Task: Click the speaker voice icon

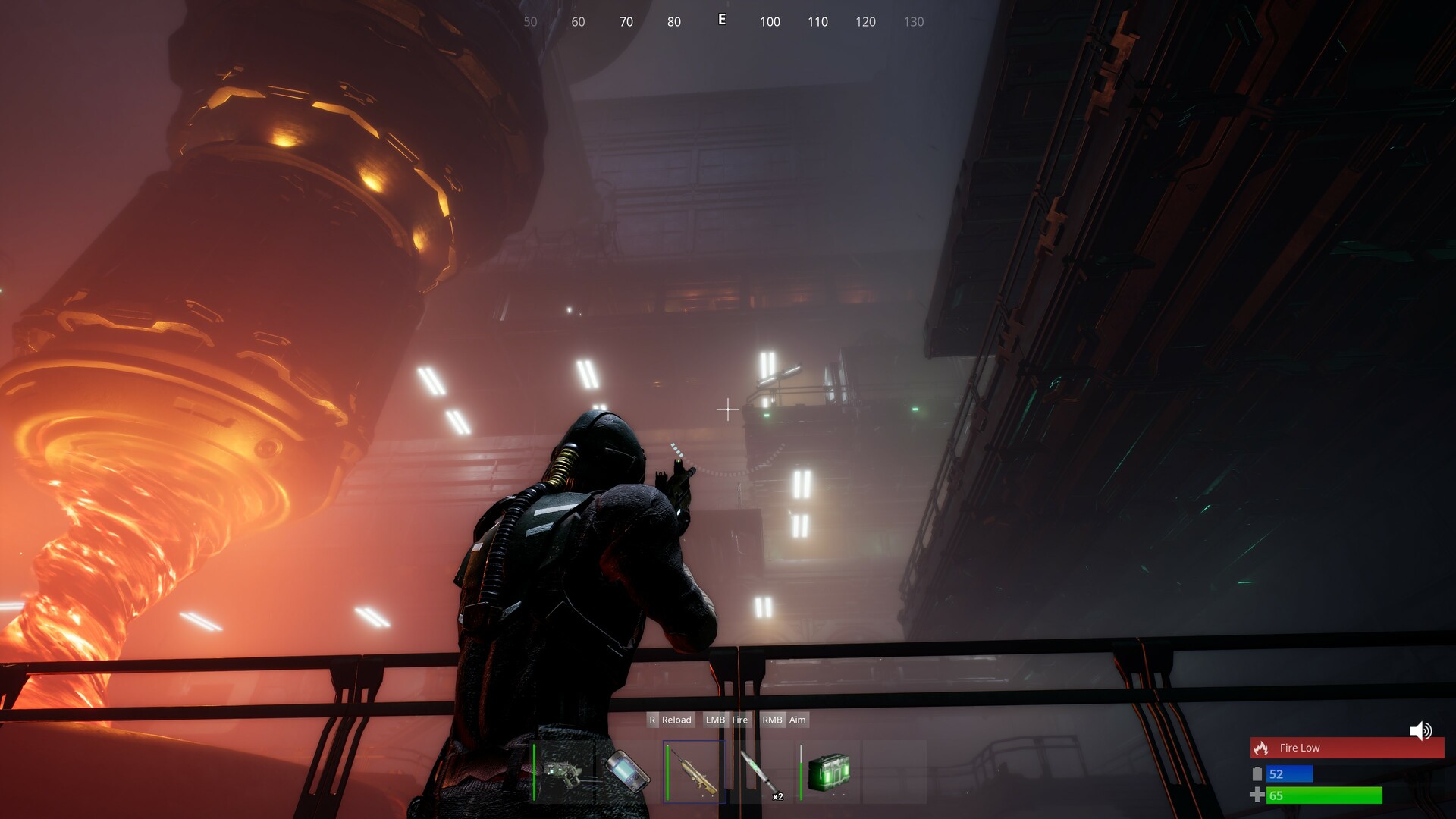Action: [1420, 731]
